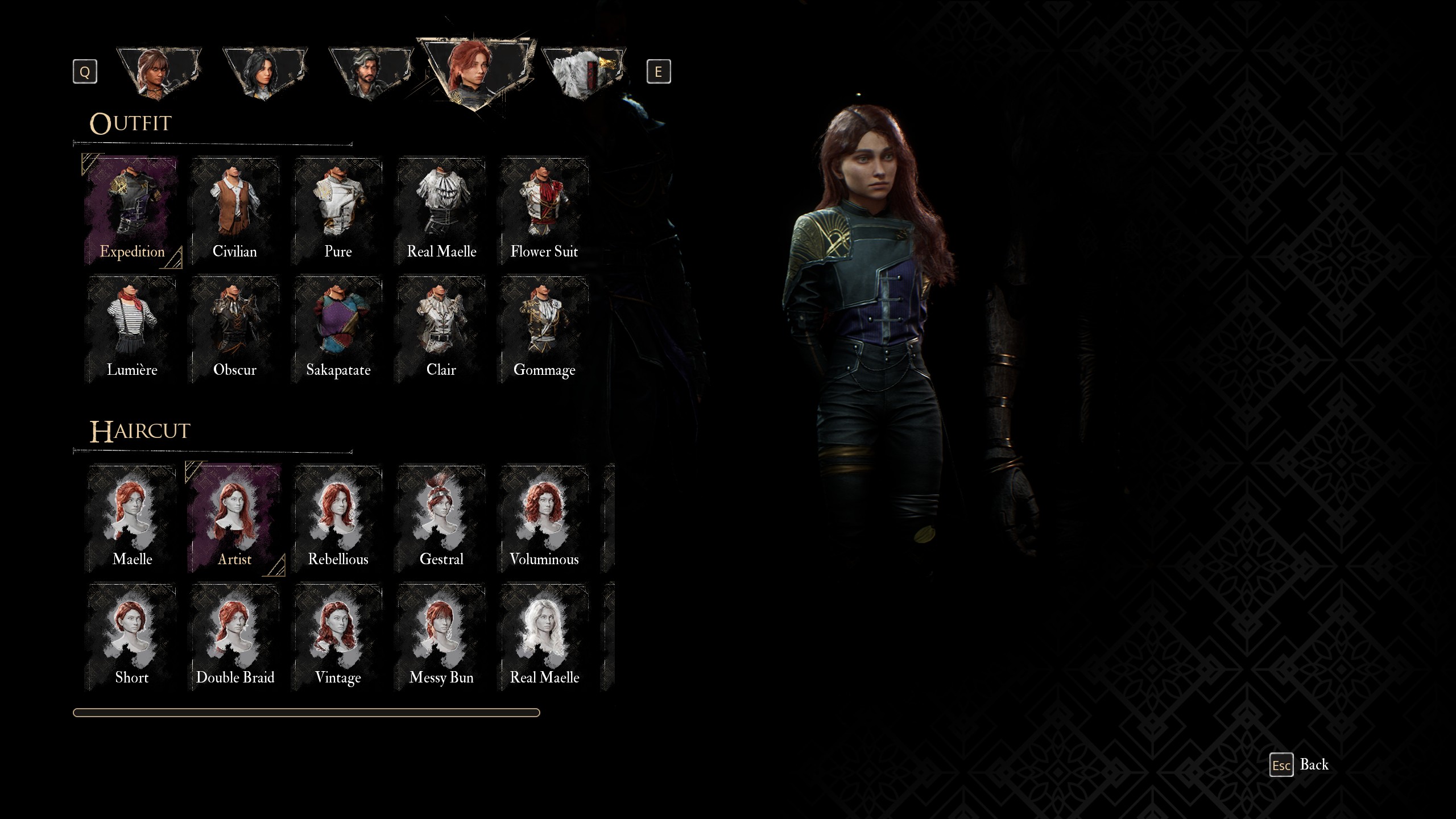Screen dimensions: 1456x819
Task: Pick the Flower Suit outfit
Action: point(544,212)
